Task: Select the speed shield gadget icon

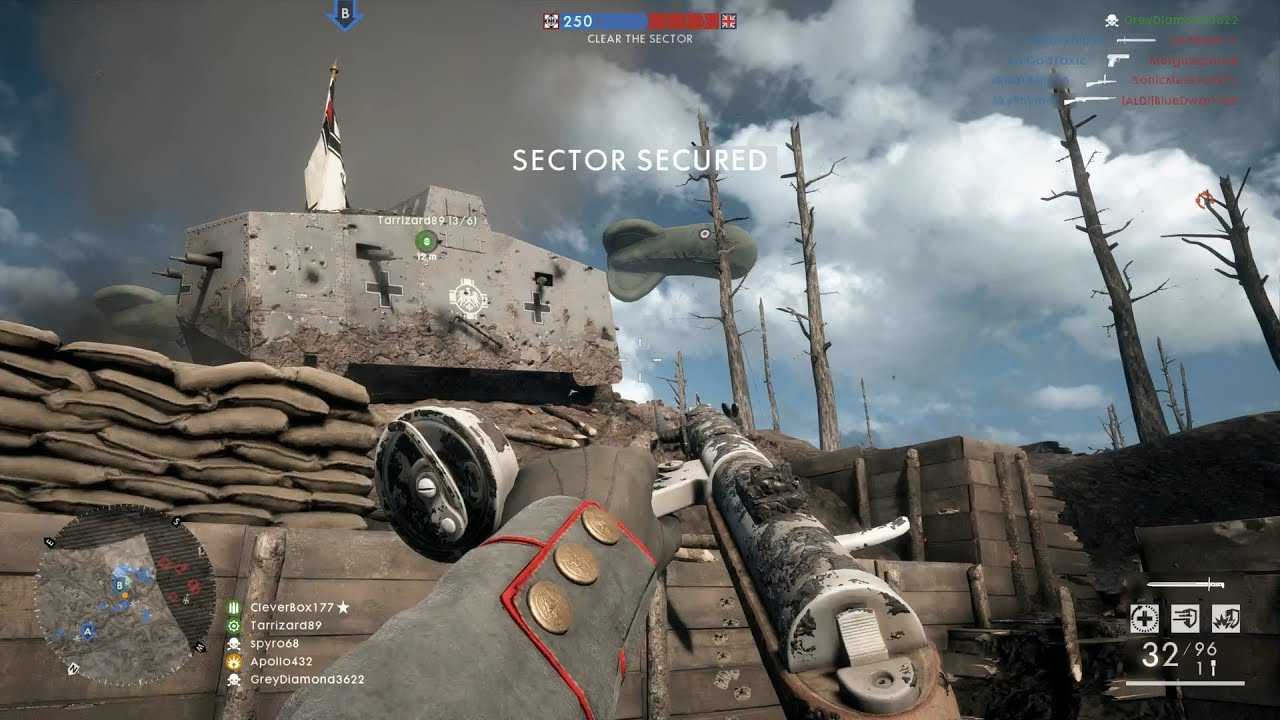Action: 1185,618
